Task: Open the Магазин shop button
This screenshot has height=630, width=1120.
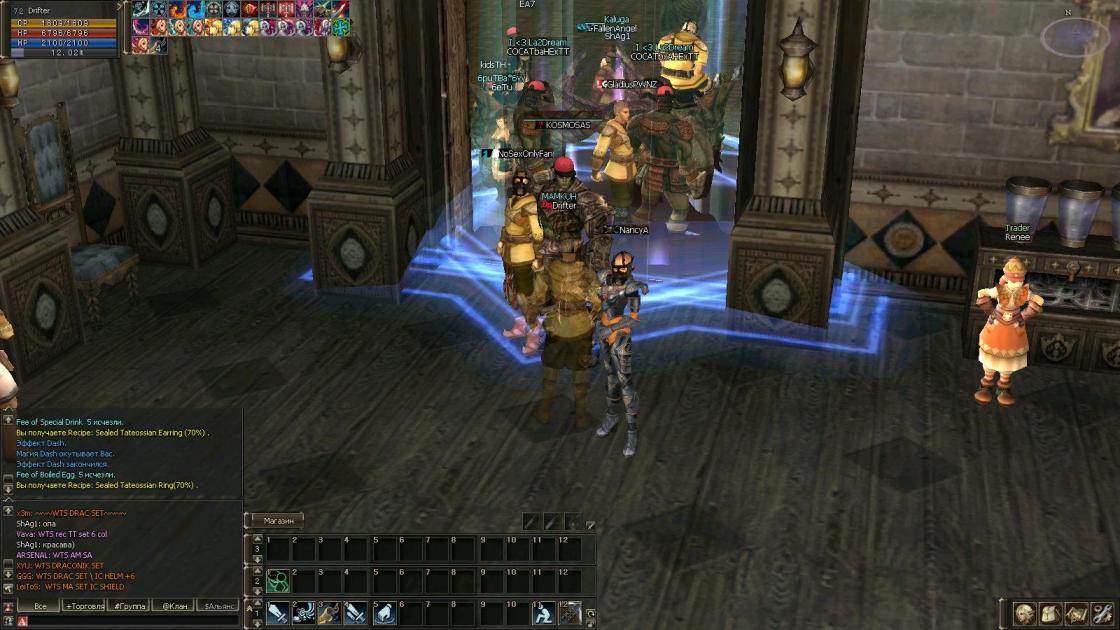Action: click(x=278, y=520)
